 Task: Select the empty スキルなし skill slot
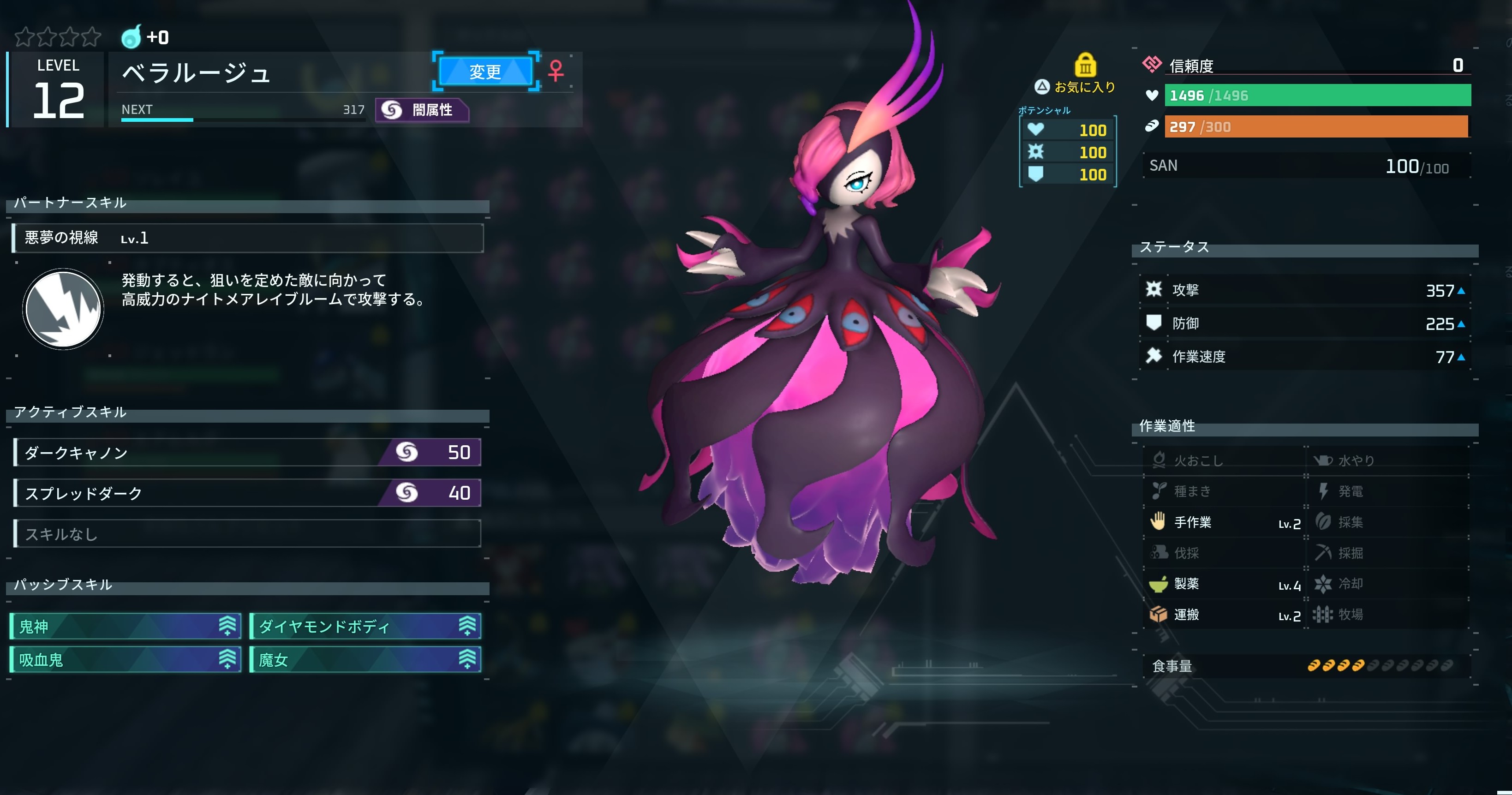click(247, 534)
